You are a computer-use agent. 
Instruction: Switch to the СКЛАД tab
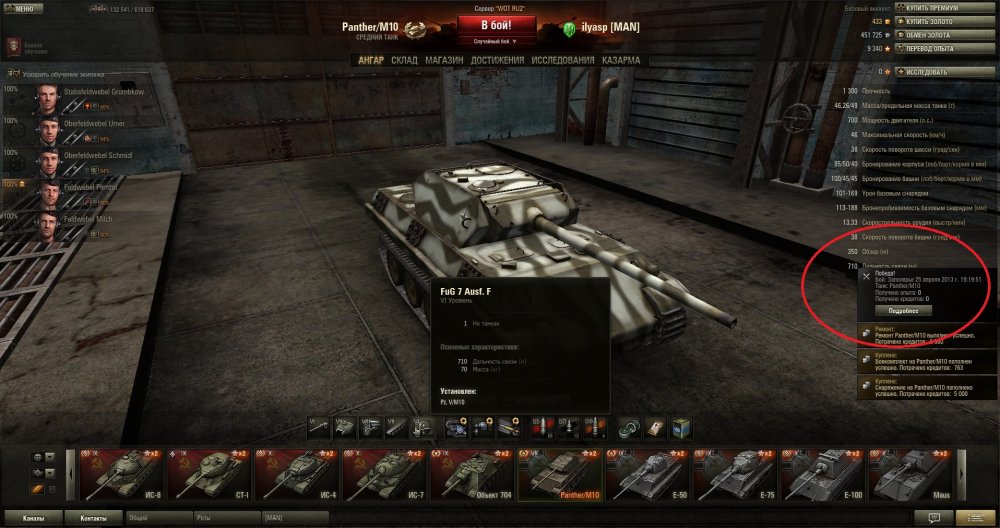pyautogui.click(x=404, y=60)
